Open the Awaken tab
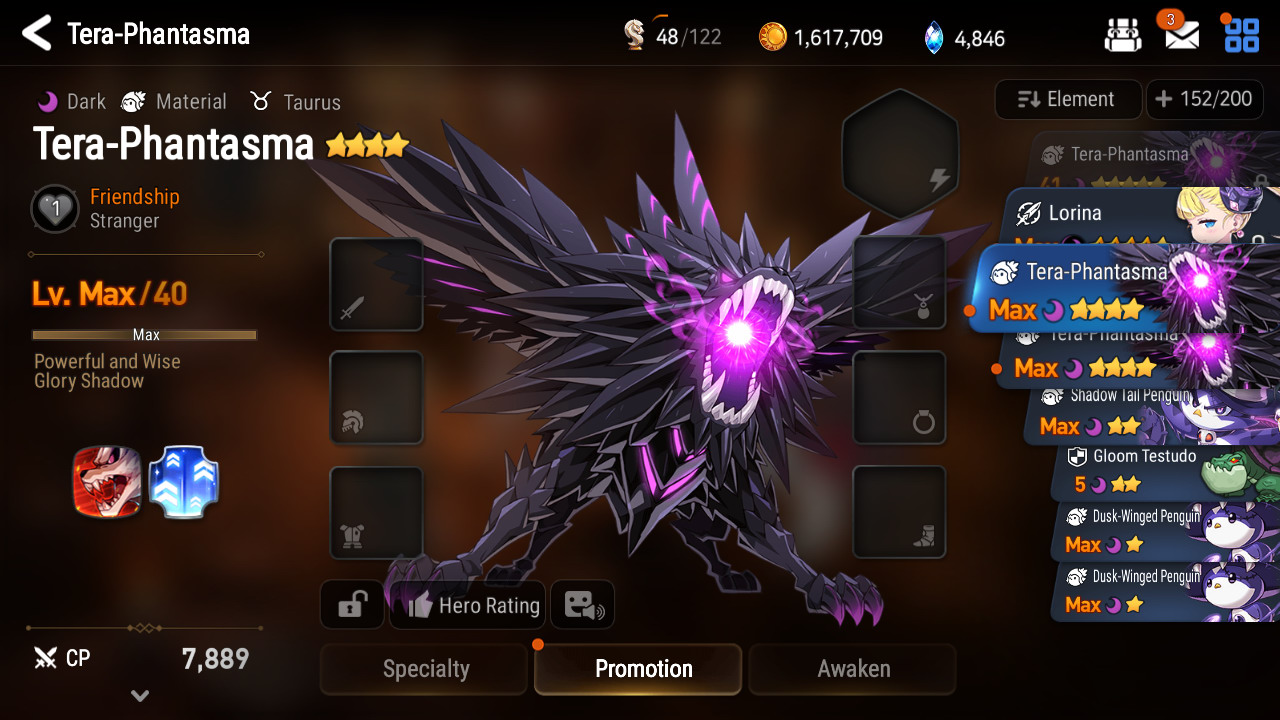 pyautogui.click(x=852, y=669)
